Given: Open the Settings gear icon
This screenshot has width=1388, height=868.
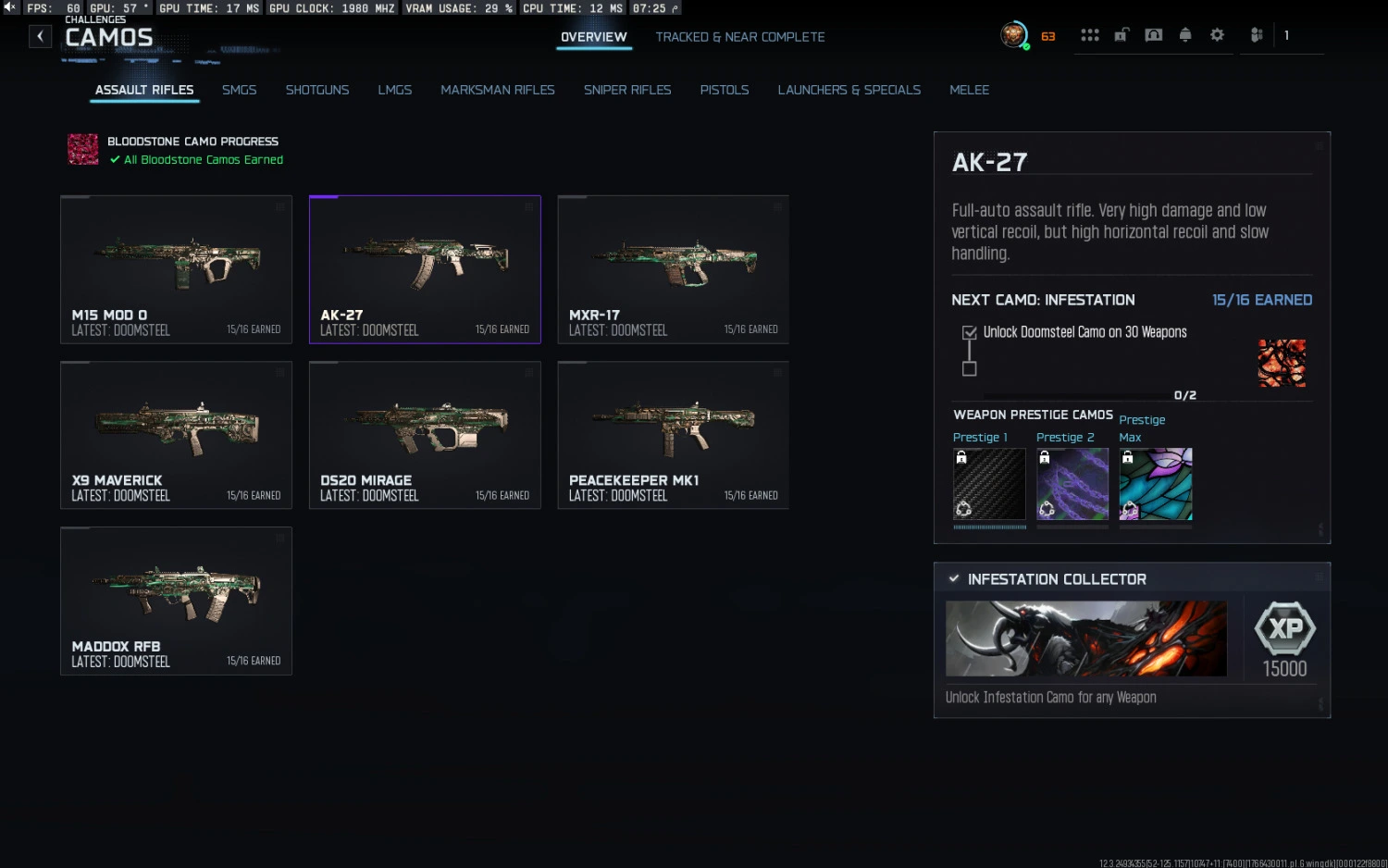Looking at the screenshot, I should pos(1217,34).
